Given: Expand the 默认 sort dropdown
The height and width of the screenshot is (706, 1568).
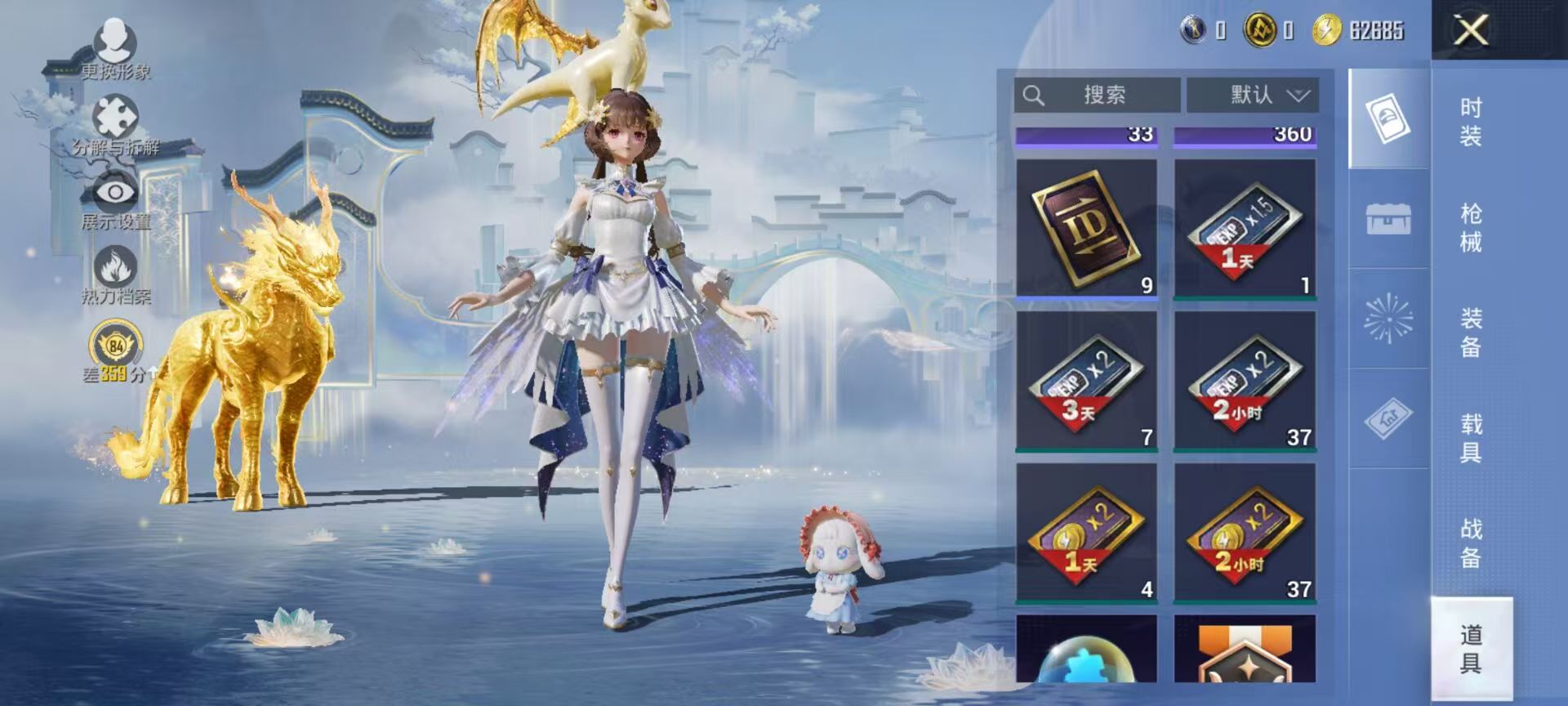Looking at the screenshot, I should [x=1252, y=96].
